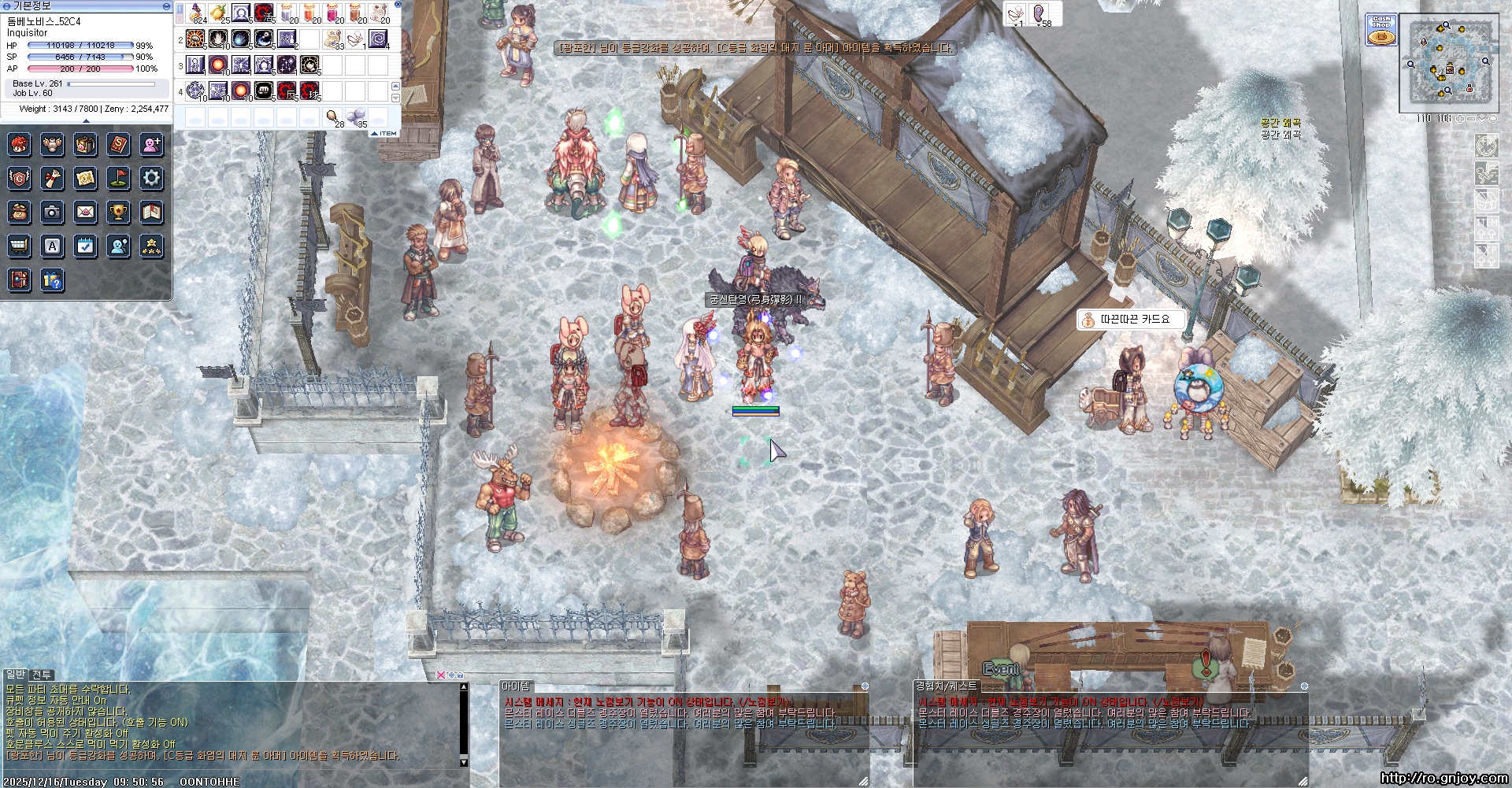The image size is (1512, 788).
Task: Open the attendance calendar check icon
Action: coord(85,246)
